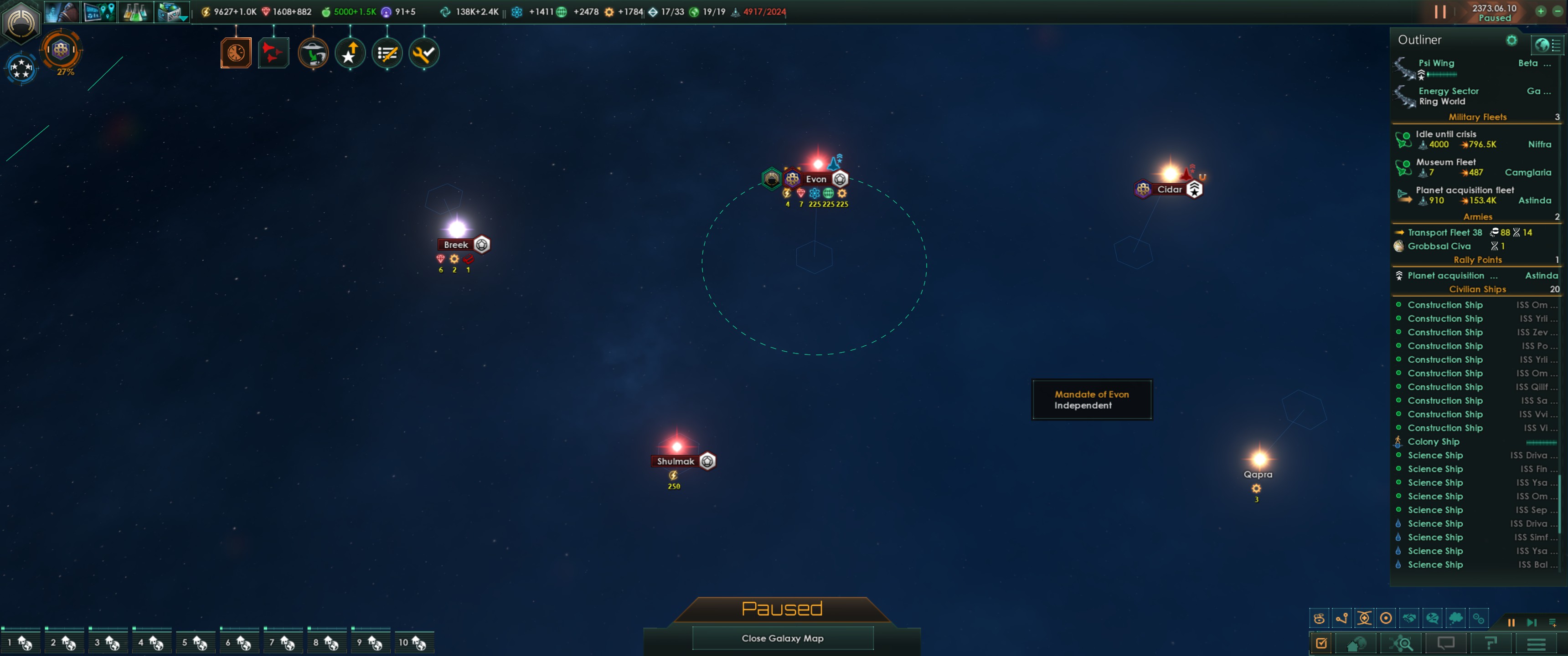The image size is (1568, 656).
Task: Collapse the Military Fleets section
Action: tap(1477, 117)
